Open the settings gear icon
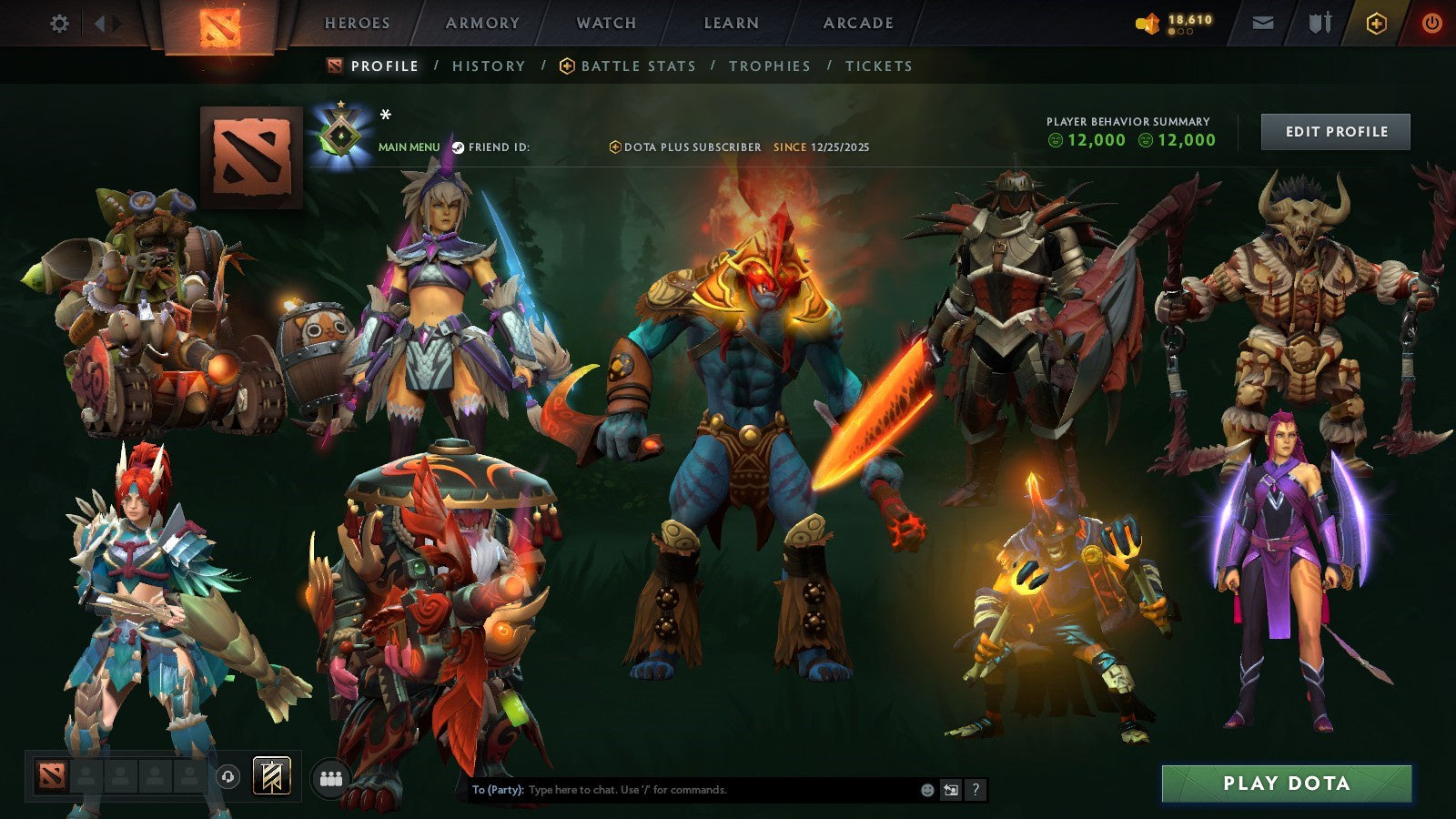 coord(59,23)
